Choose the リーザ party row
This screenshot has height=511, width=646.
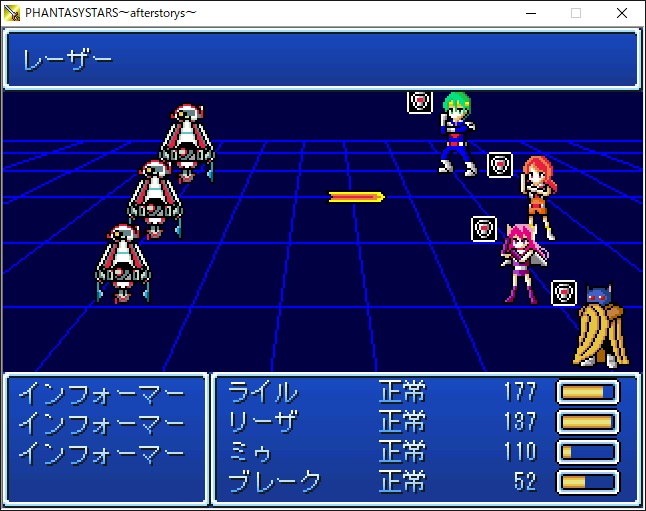pyautogui.click(x=263, y=421)
